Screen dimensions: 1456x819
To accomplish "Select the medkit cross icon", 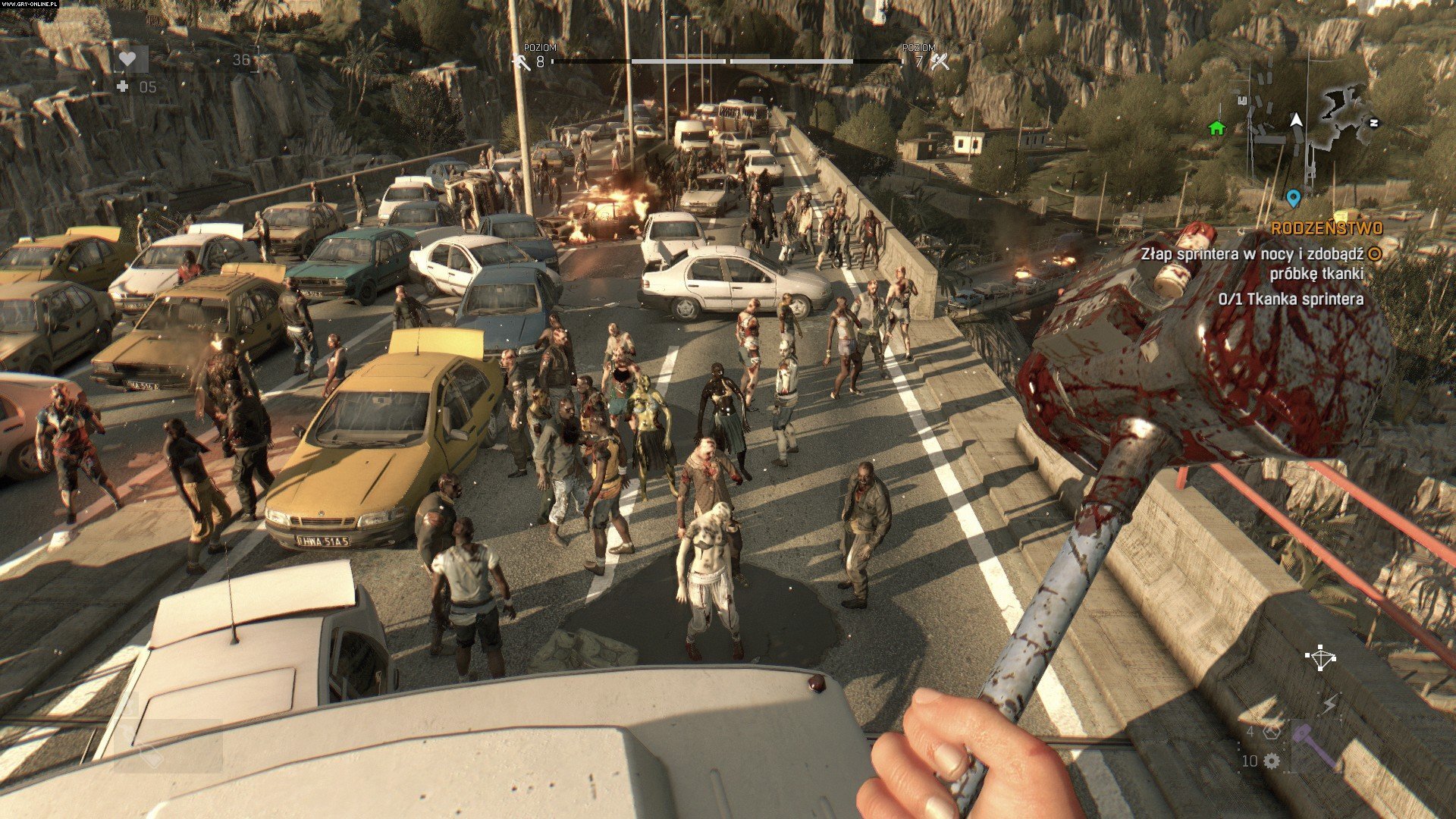I will pyautogui.click(x=123, y=86).
